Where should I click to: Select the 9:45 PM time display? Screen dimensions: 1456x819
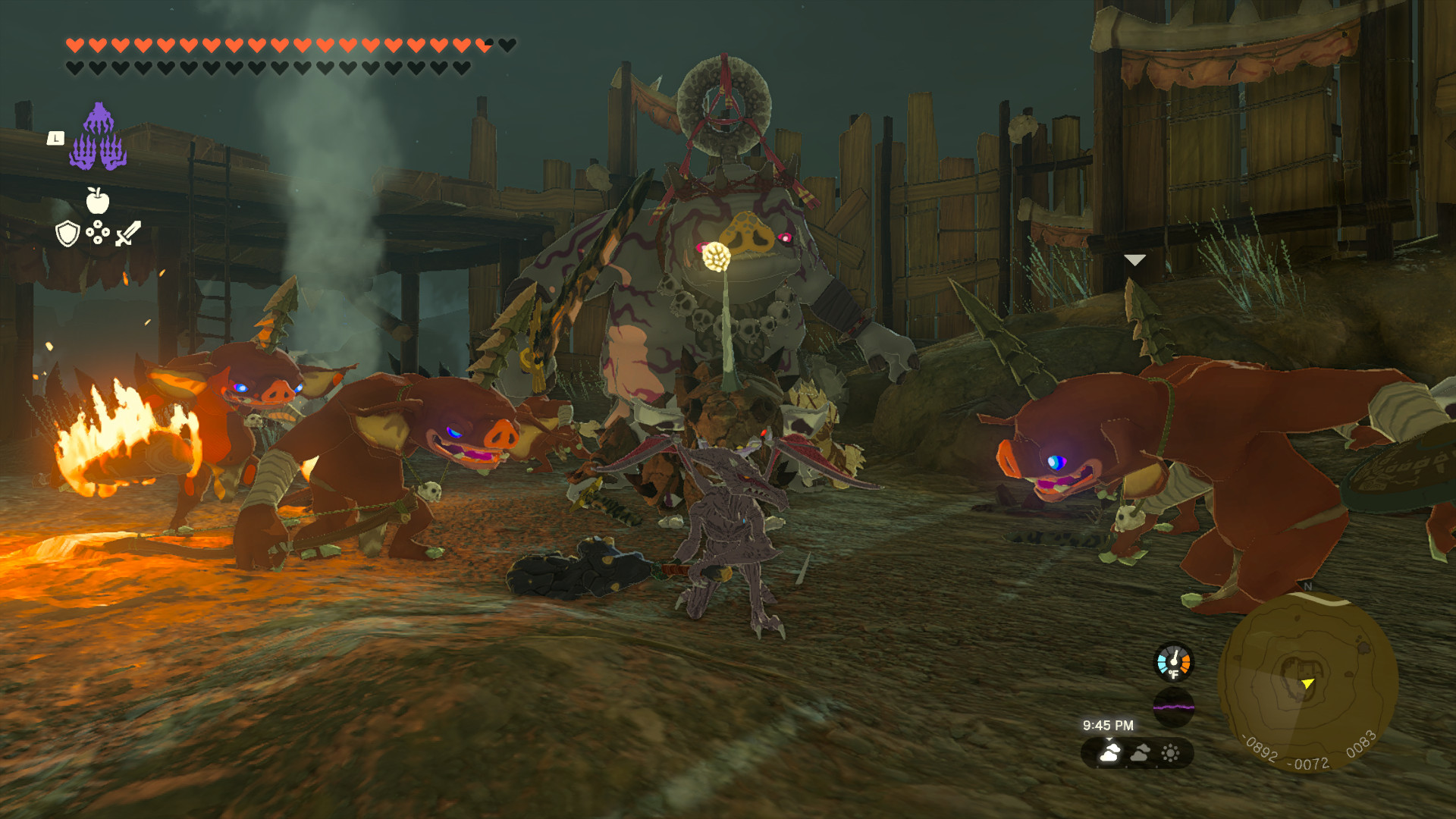(x=1108, y=725)
